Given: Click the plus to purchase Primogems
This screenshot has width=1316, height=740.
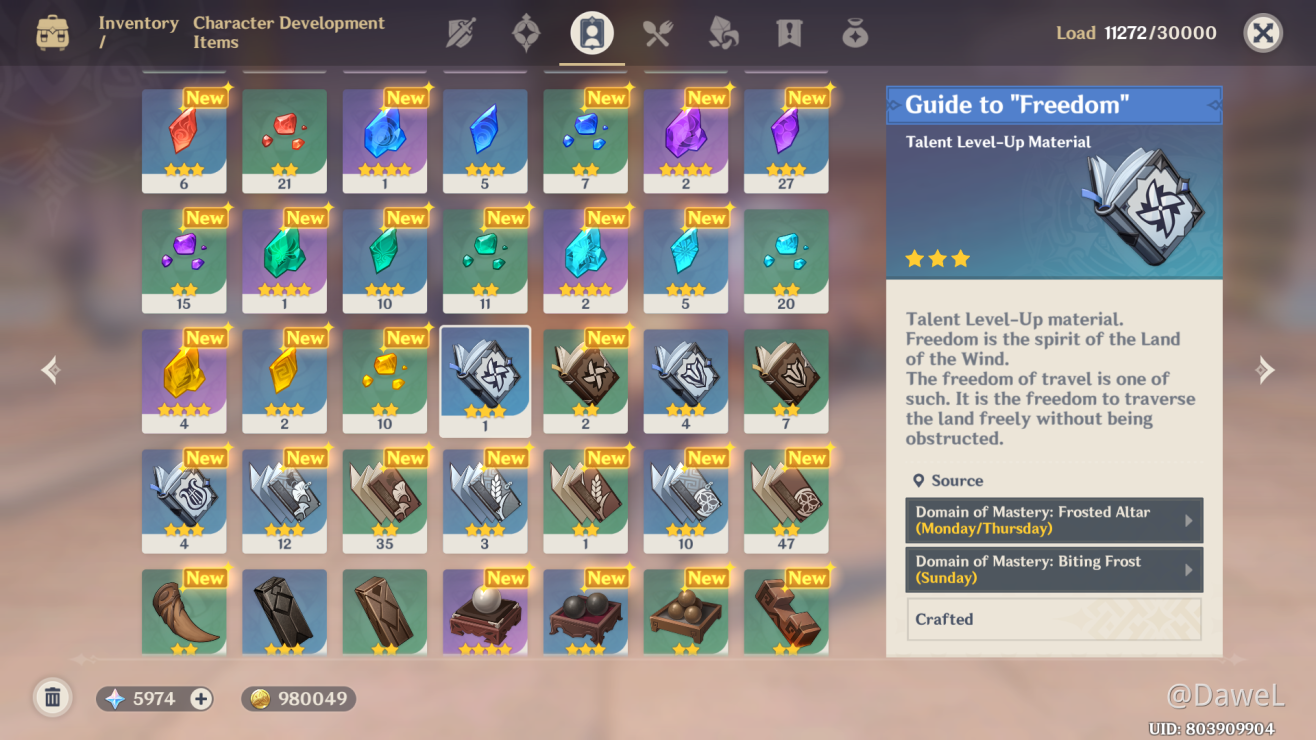Looking at the screenshot, I should pos(200,697).
